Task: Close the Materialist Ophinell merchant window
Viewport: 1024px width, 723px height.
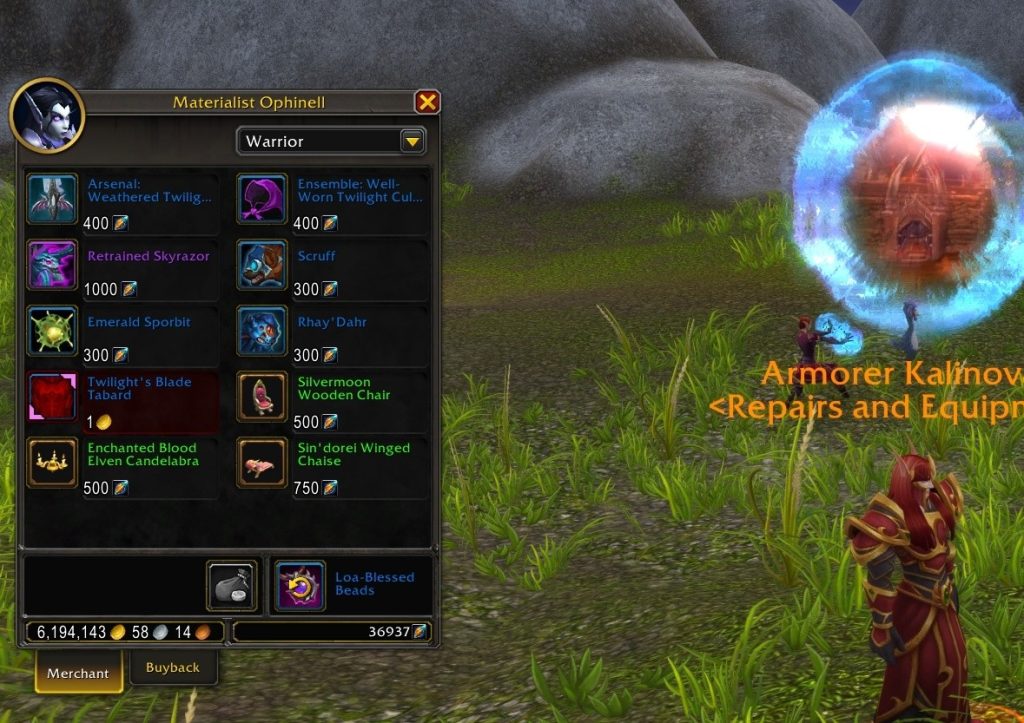Action: pos(427,102)
